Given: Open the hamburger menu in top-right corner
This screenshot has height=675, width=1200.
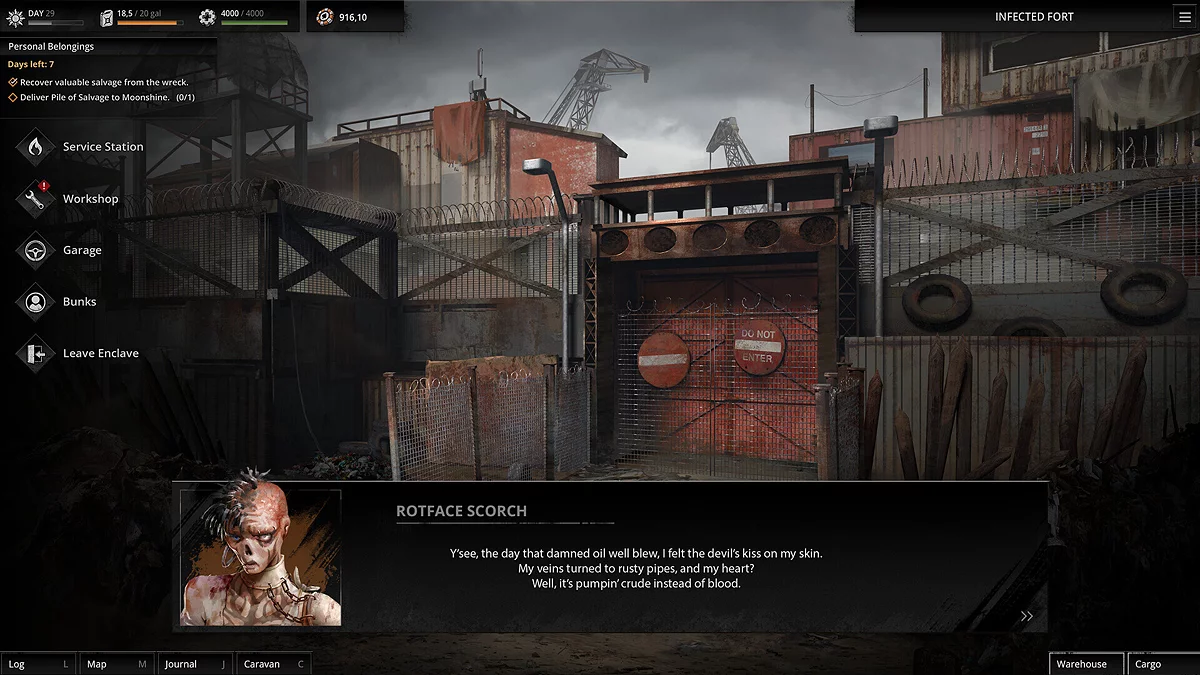Looking at the screenshot, I should pyautogui.click(x=1184, y=17).
